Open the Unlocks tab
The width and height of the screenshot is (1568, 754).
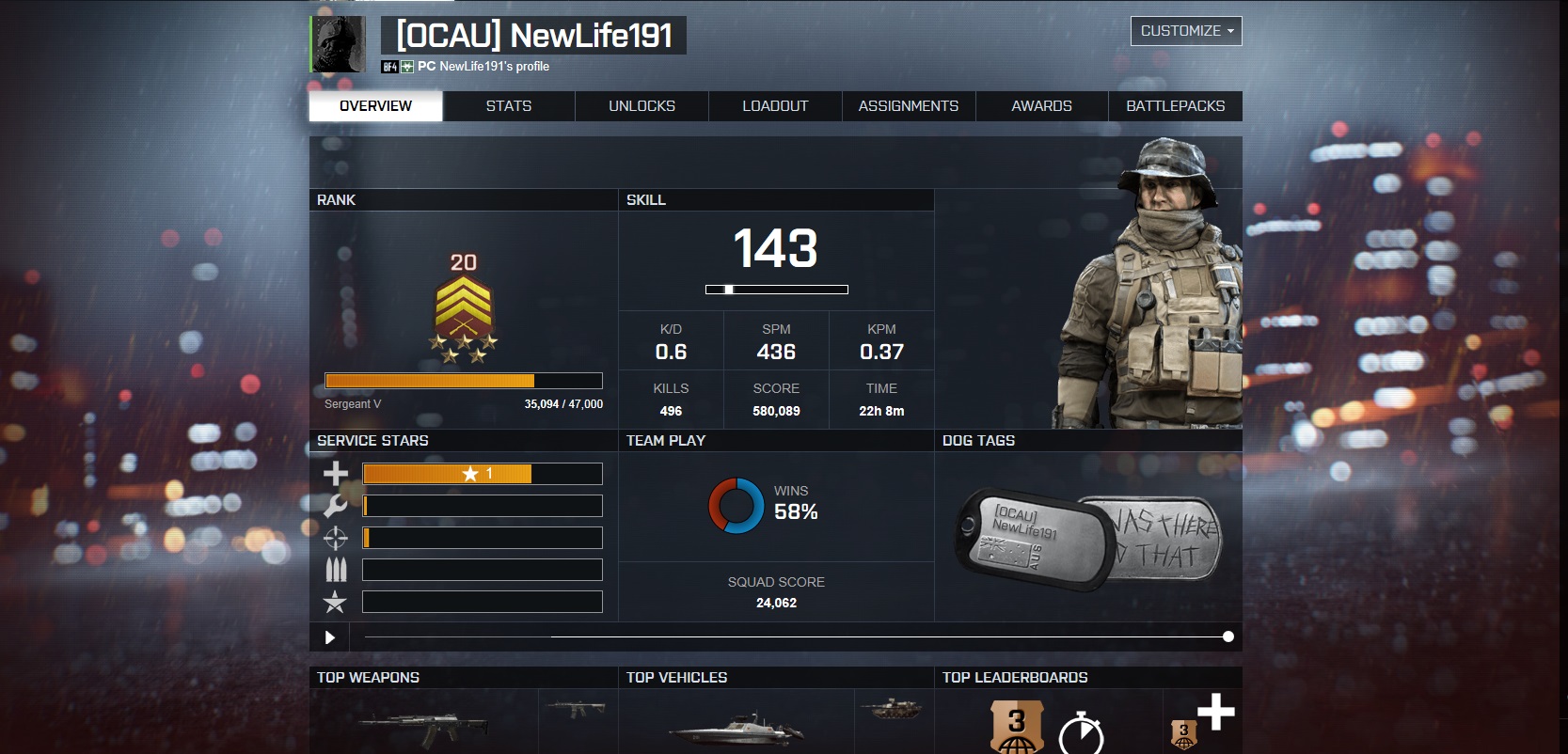coord(641,106)
